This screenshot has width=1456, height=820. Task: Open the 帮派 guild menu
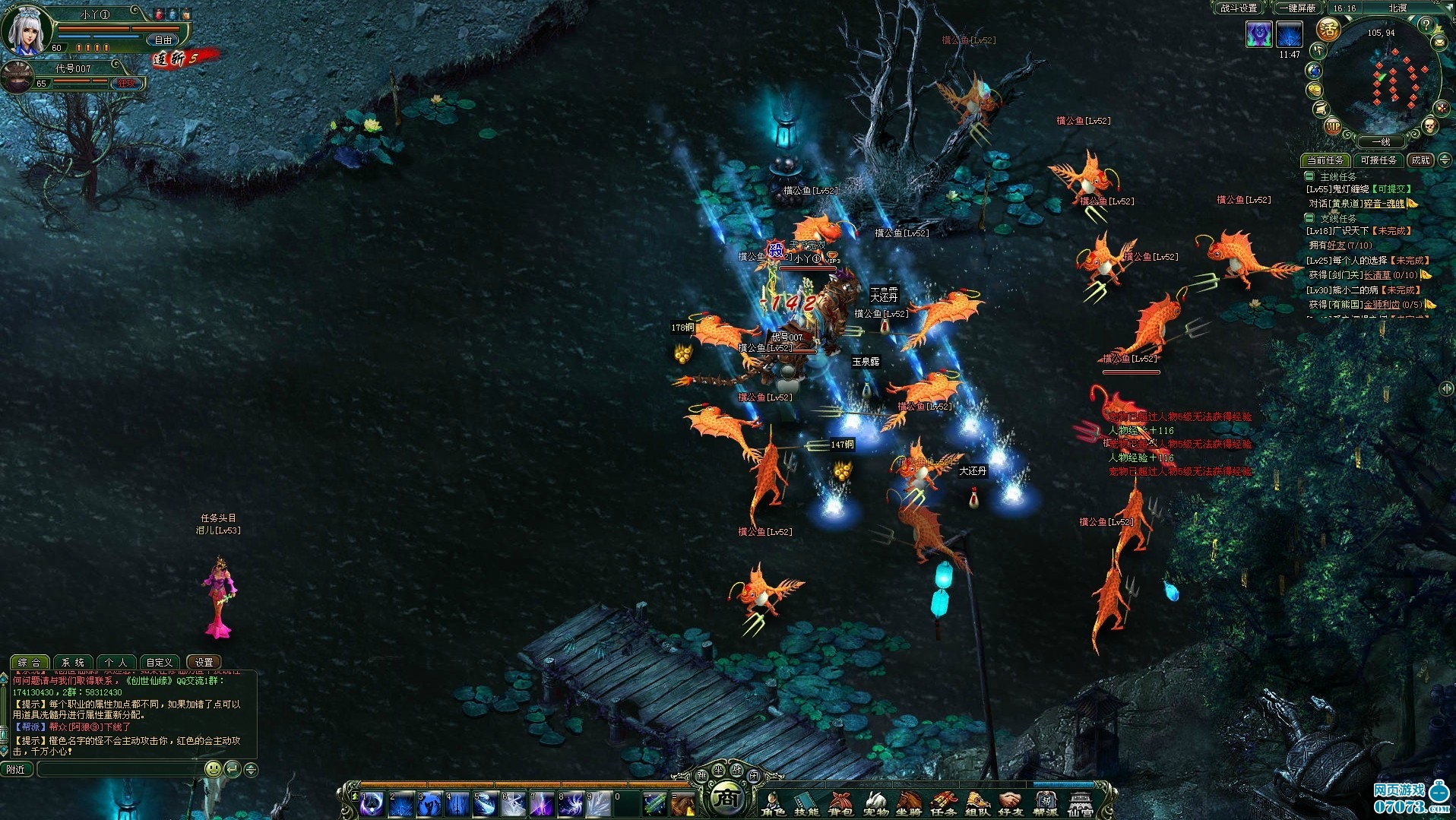point(1046,803)
